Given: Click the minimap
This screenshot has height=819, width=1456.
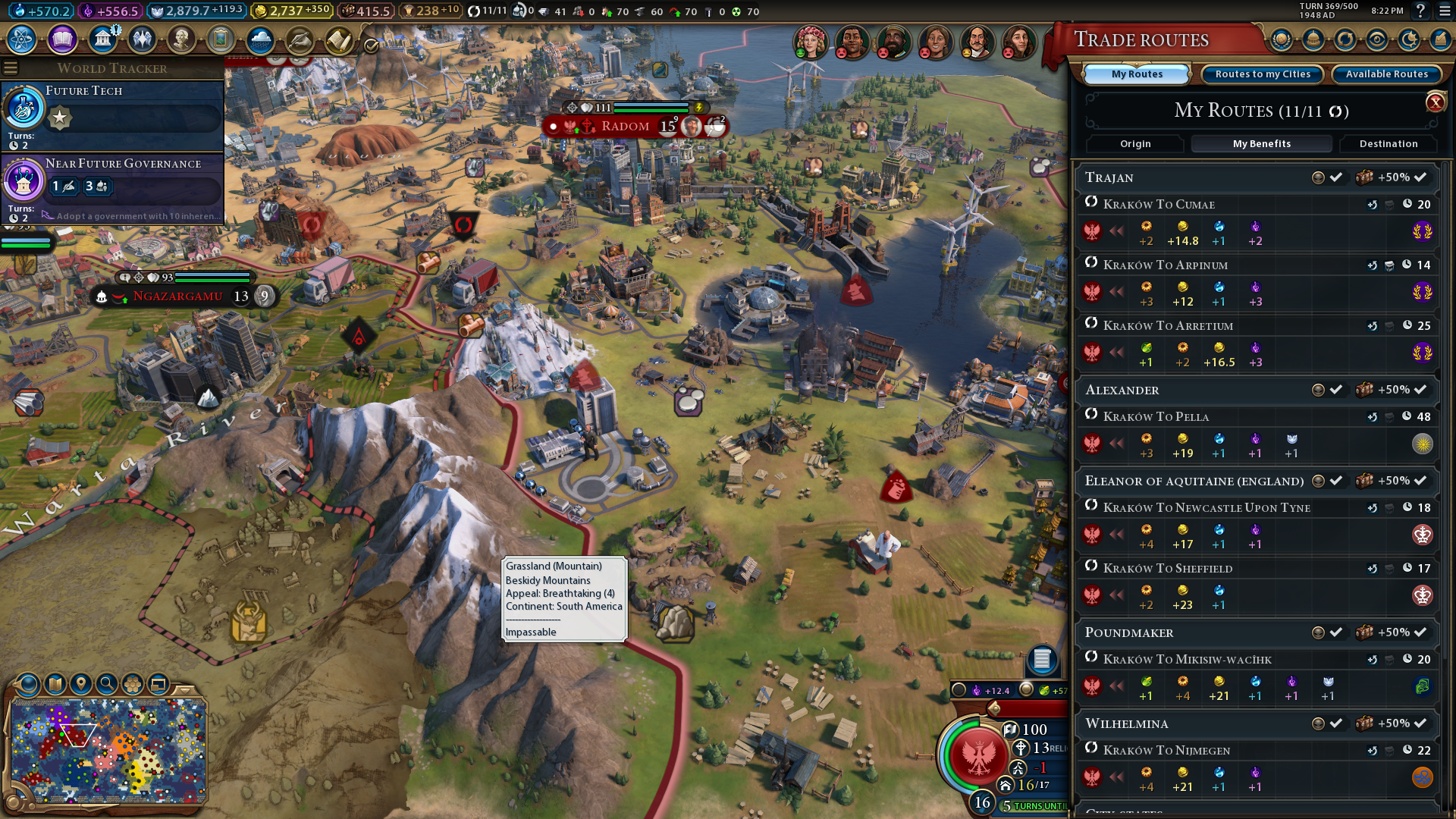Looking at the screenshot, I should click(x=108, y=751).
